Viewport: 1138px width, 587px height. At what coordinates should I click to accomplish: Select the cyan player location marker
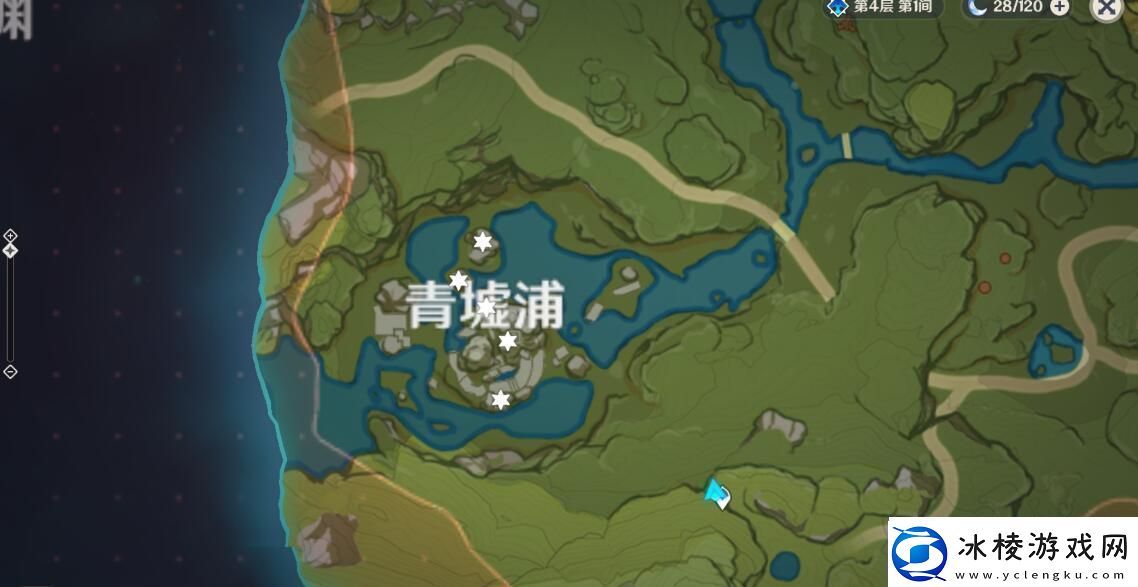pyautogui.click(x=716, y=492)
